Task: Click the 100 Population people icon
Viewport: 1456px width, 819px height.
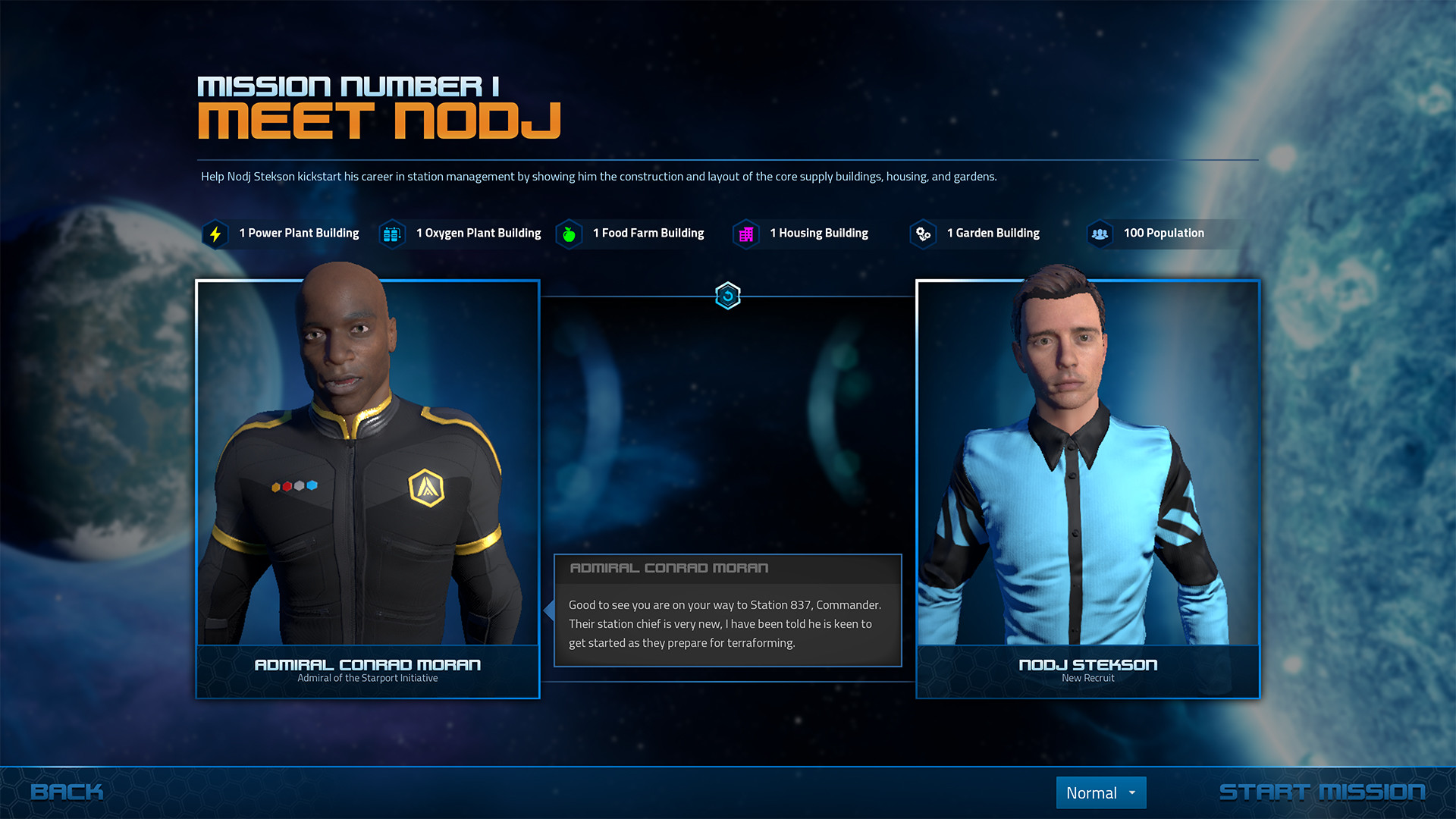Action: [x=1100, y=234]
